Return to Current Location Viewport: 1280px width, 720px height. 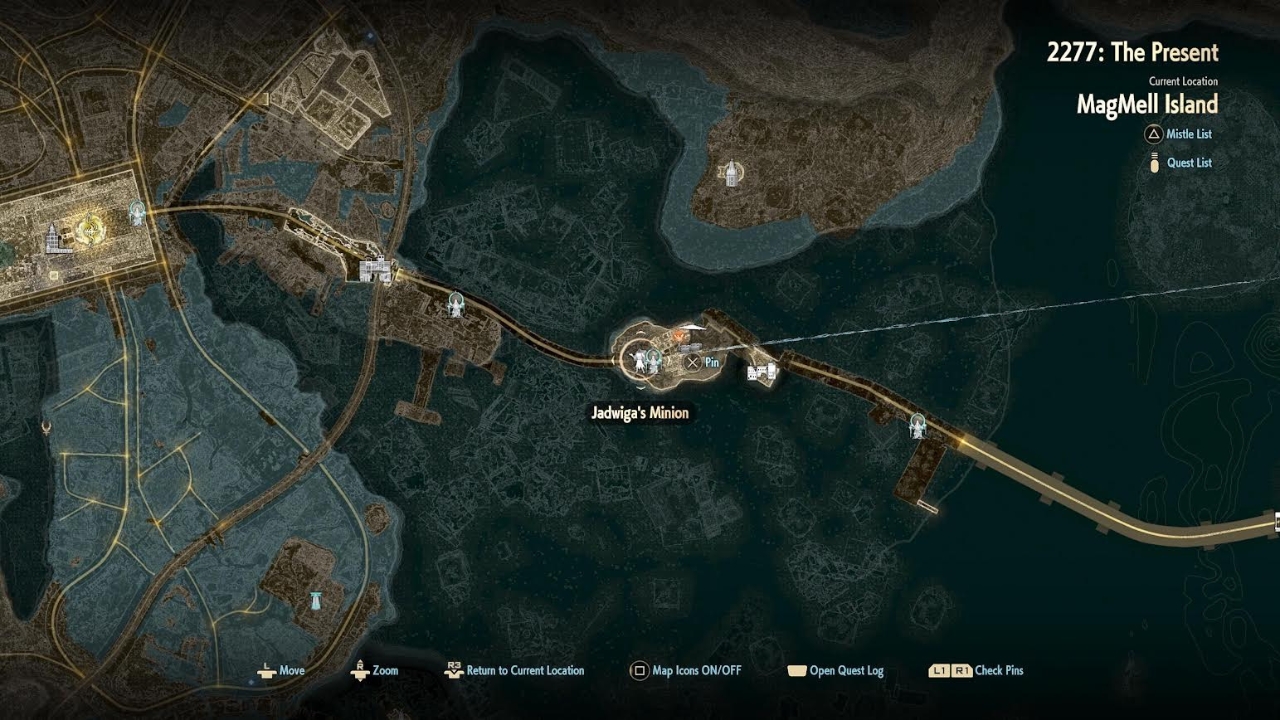coord(514,671)
